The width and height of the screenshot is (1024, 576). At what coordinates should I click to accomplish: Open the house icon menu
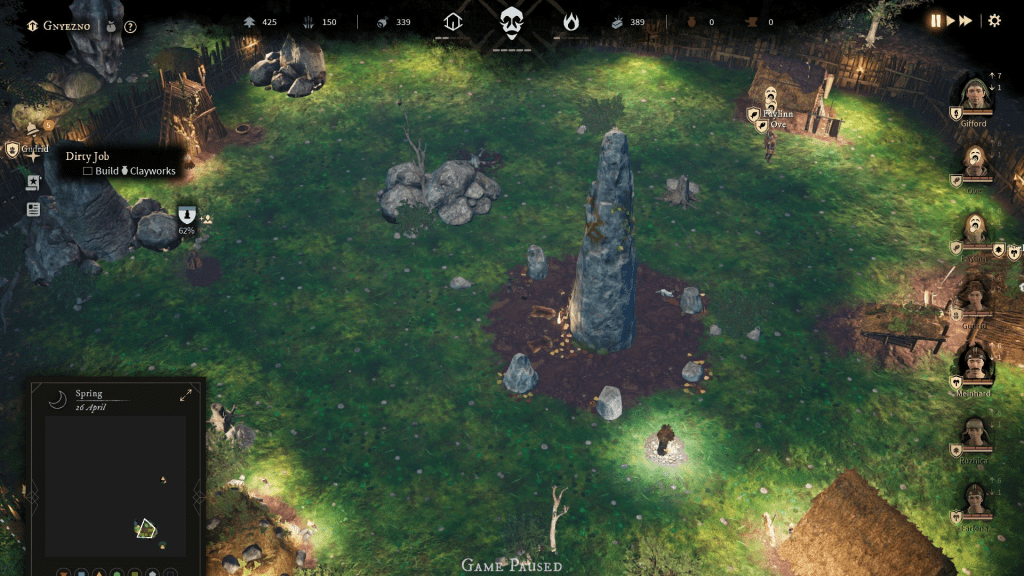(453, 22)
